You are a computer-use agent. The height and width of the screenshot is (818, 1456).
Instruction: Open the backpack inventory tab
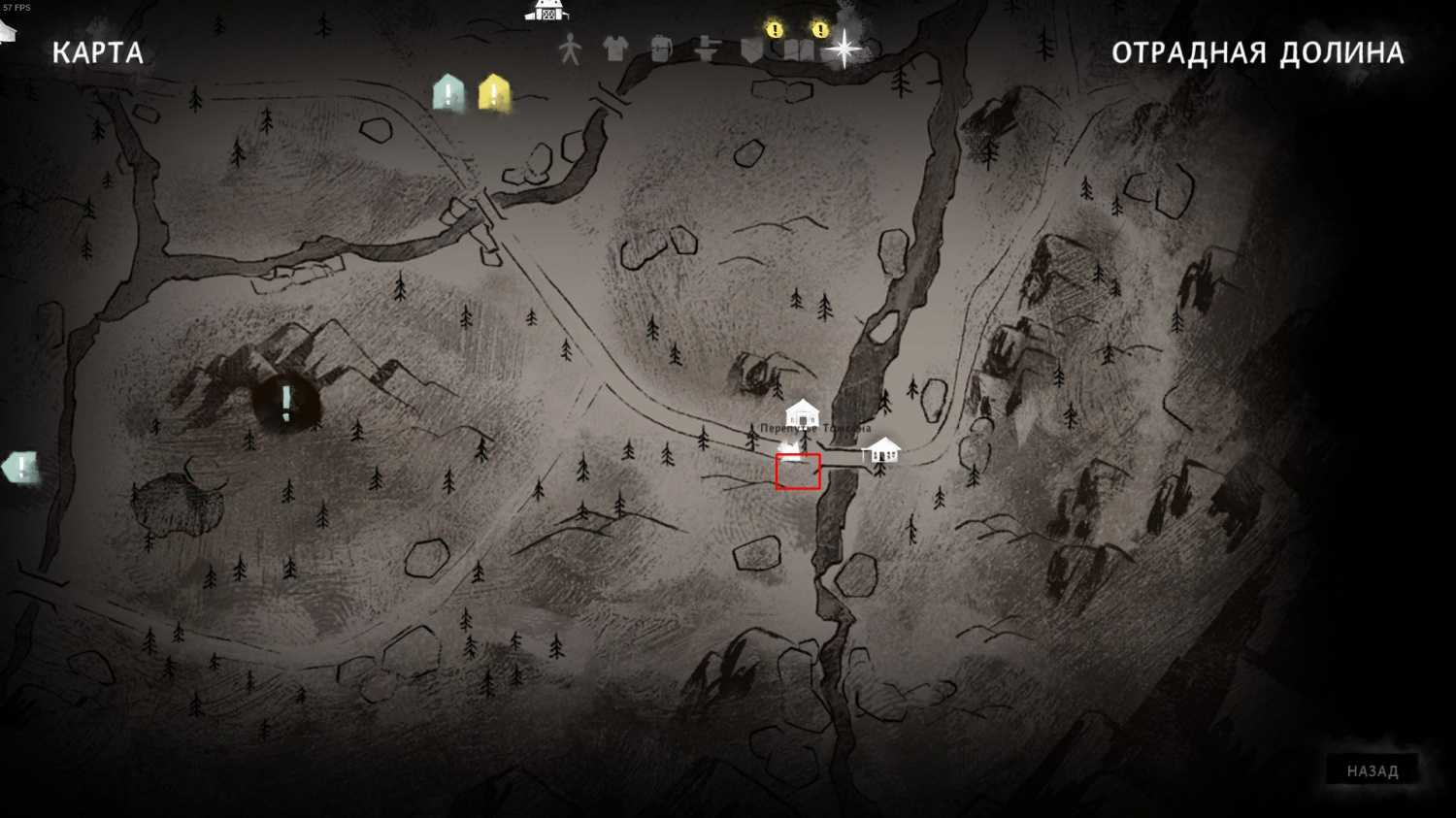tap(661, 49)
